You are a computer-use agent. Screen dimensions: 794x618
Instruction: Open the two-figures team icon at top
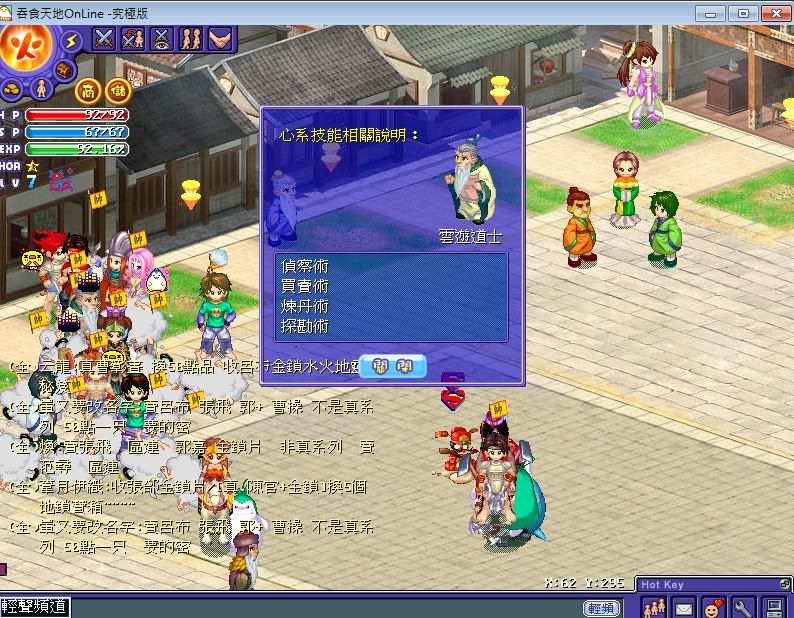pyautogui.click(x=190, y=39)
